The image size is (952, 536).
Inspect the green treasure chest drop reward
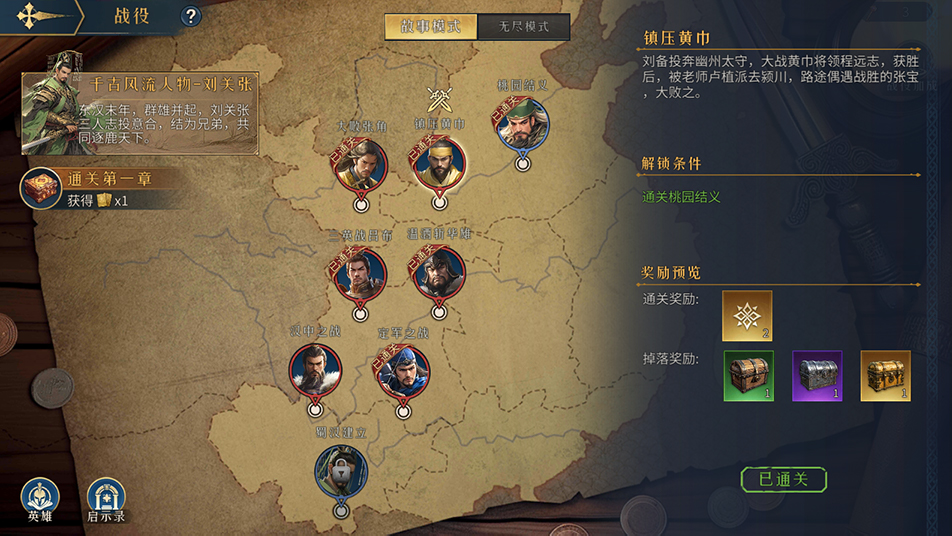[x=748, y=375]
